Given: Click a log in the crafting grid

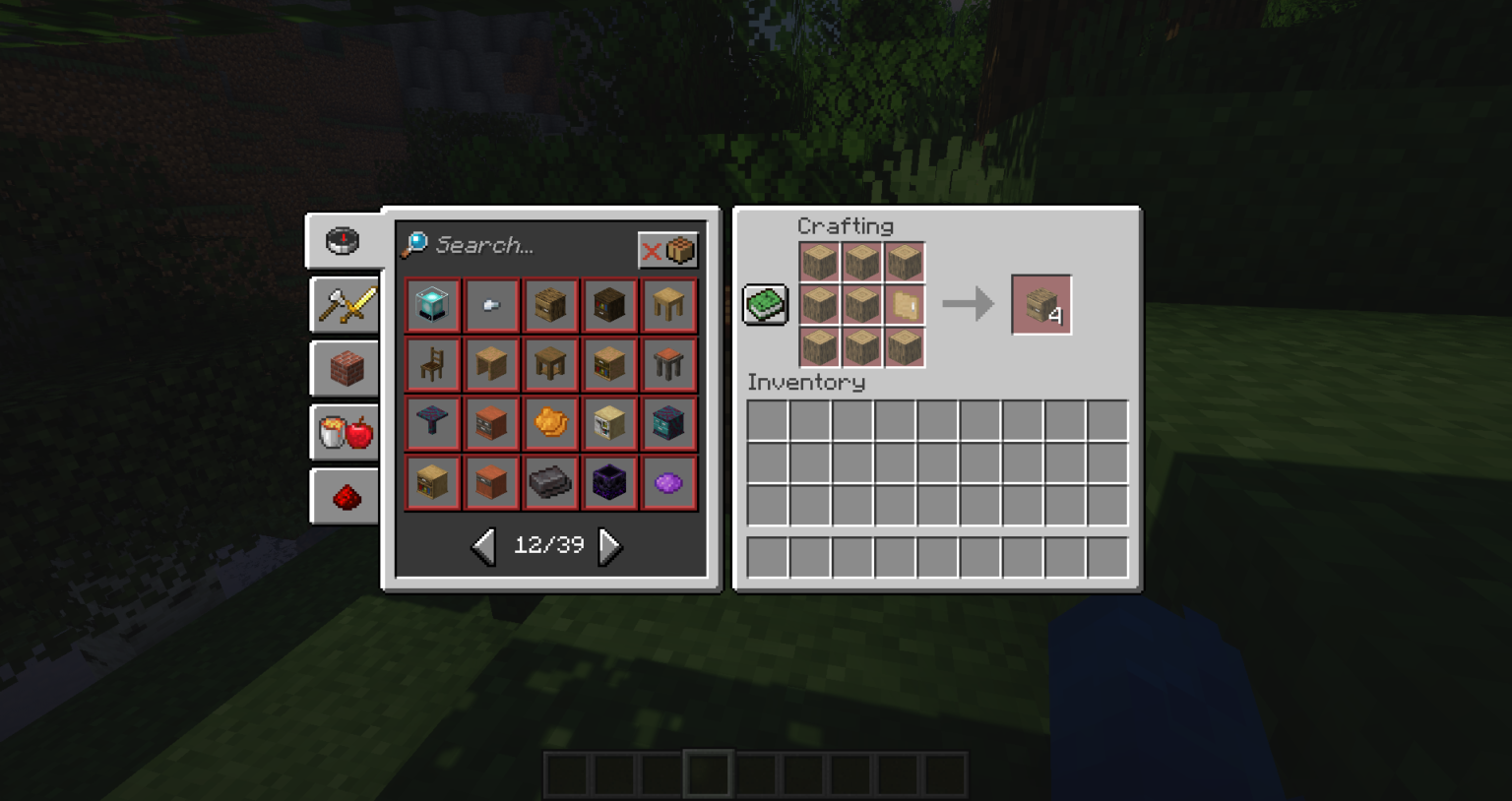Looking at the screenshot, I should pos(819,260).
